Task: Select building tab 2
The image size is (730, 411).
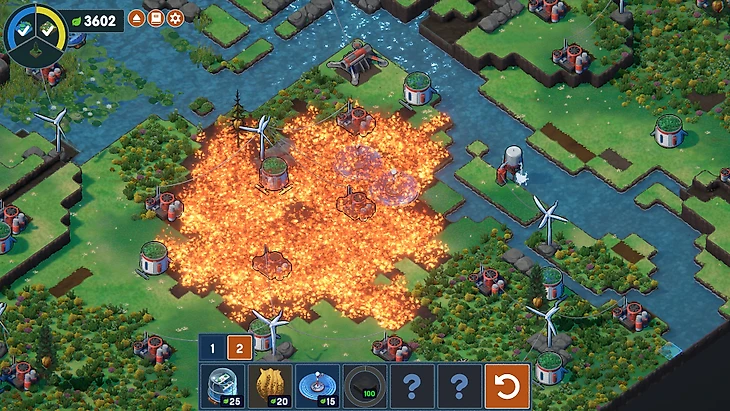Action: pos(239,348)
